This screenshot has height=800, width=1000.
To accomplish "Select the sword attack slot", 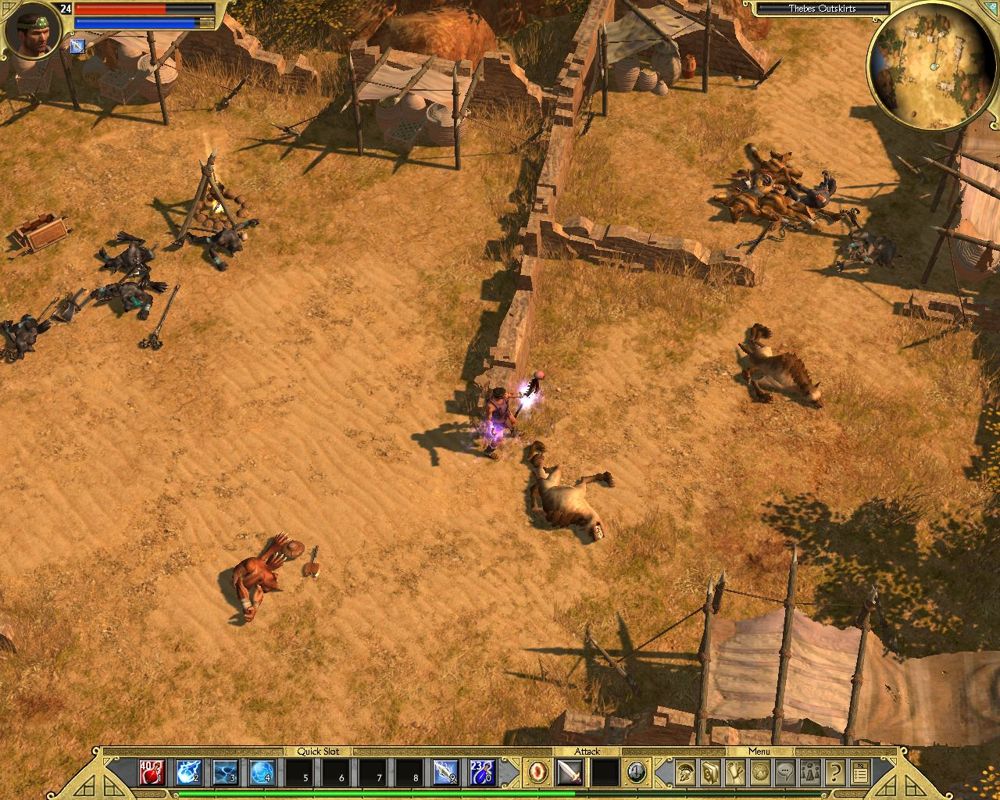I will point(569,772).
